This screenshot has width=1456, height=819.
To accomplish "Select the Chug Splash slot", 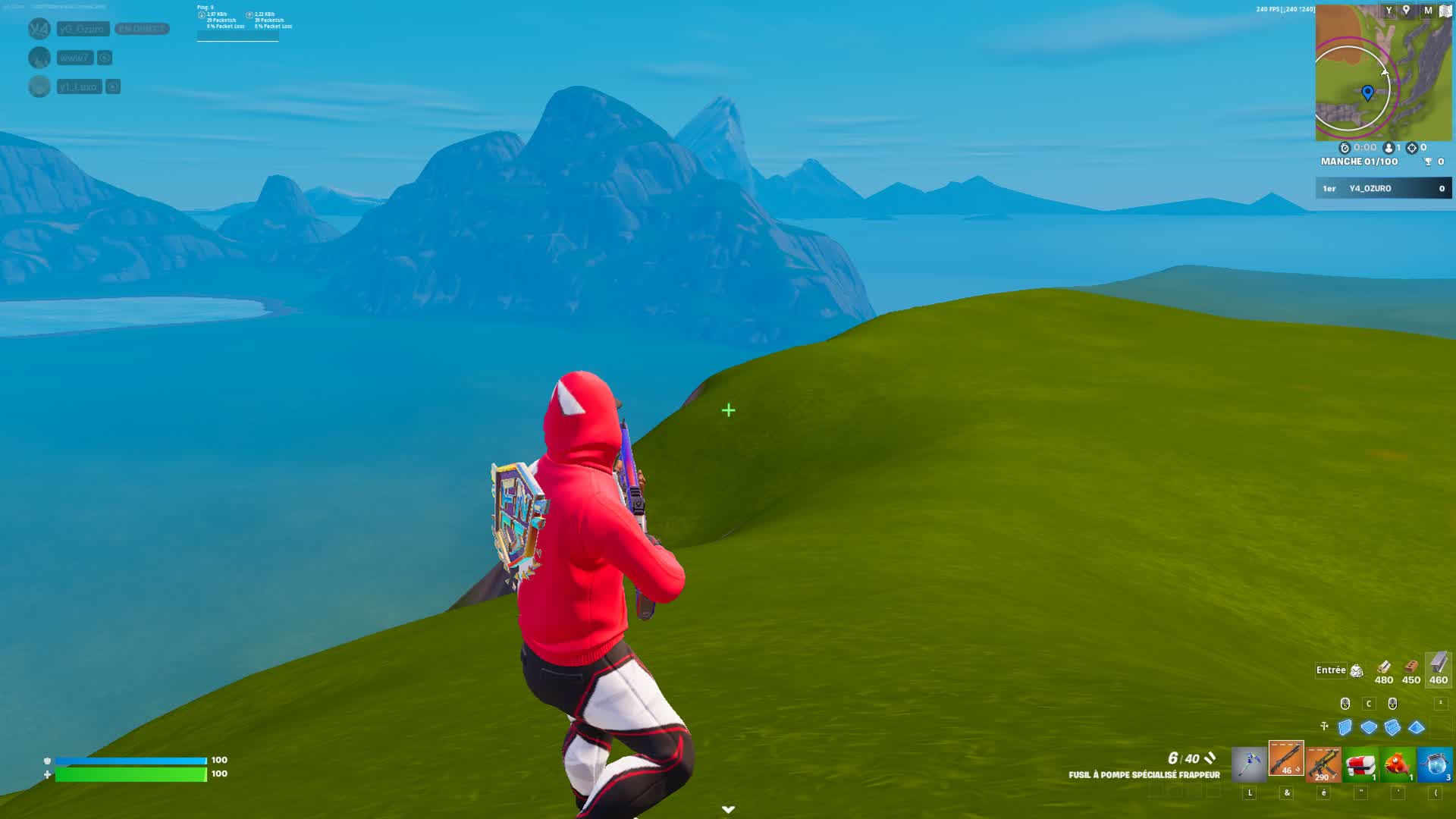I will 1434,764.
